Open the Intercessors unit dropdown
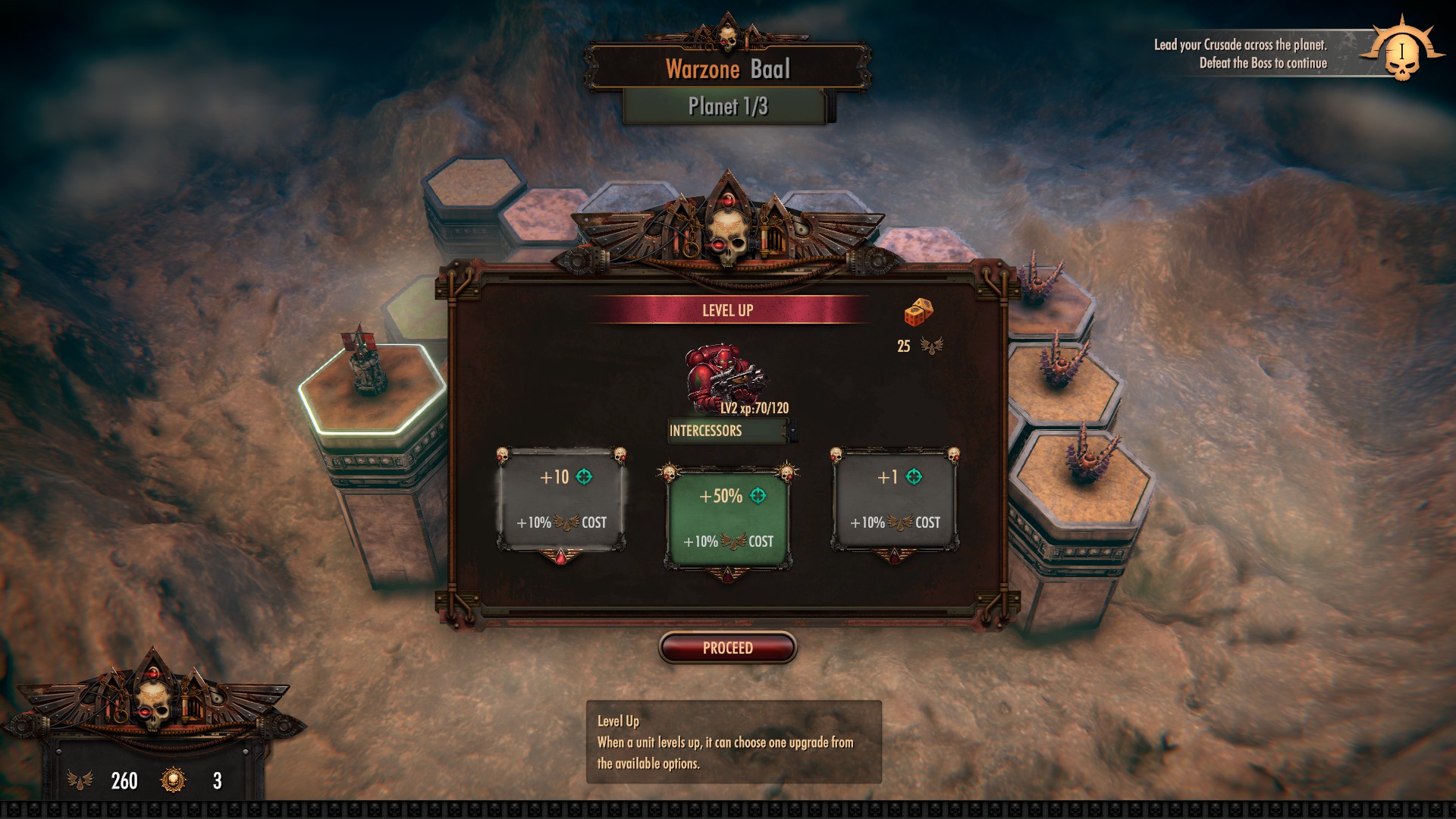Image resolution: width=1456 pixels, height=819 pixels. tap(792, 431)
